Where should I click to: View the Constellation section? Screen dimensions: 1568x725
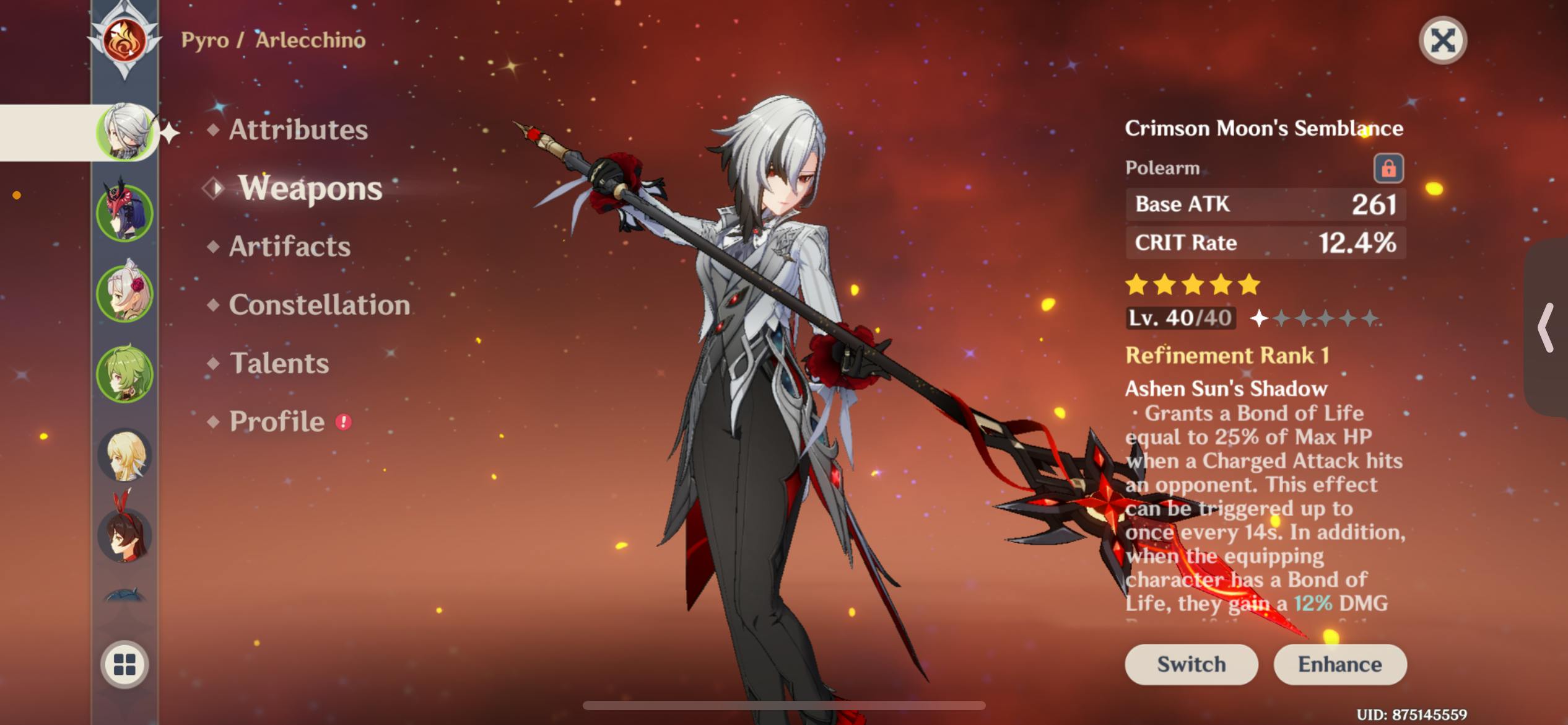pyautogui.click(x=319, y=305)
